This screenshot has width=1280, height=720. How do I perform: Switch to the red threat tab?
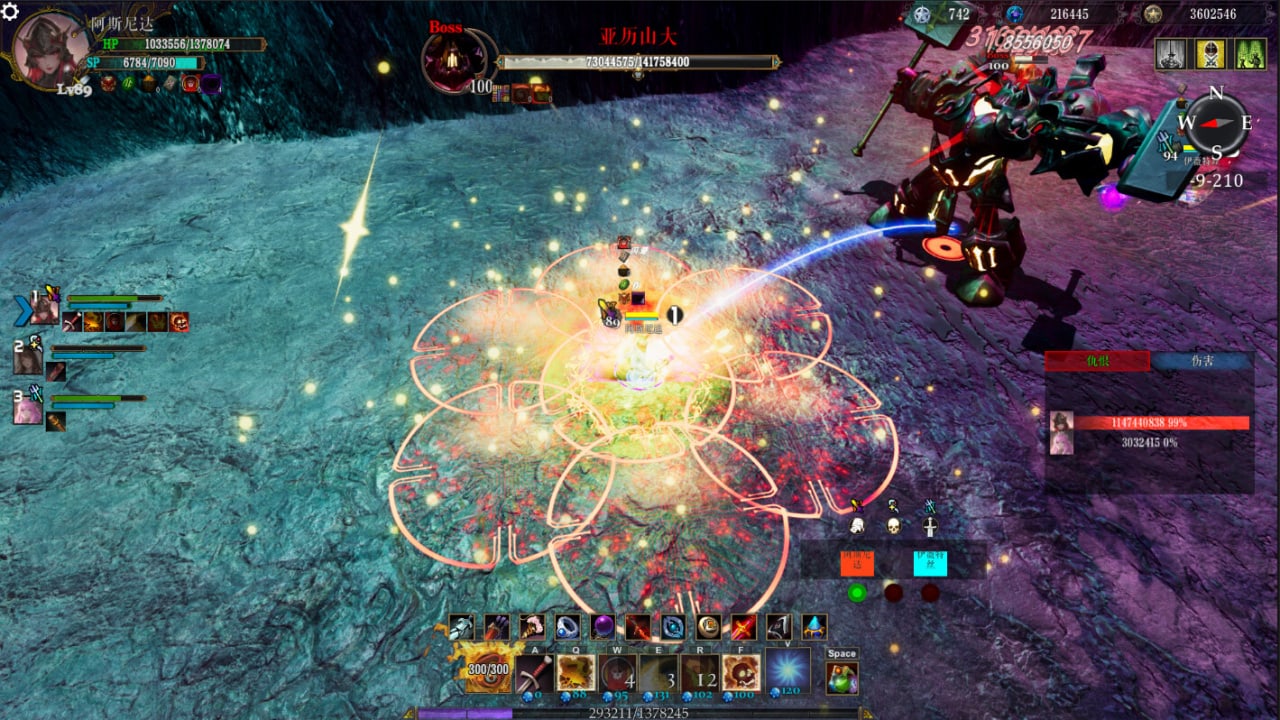click(x=1097, y=362)
